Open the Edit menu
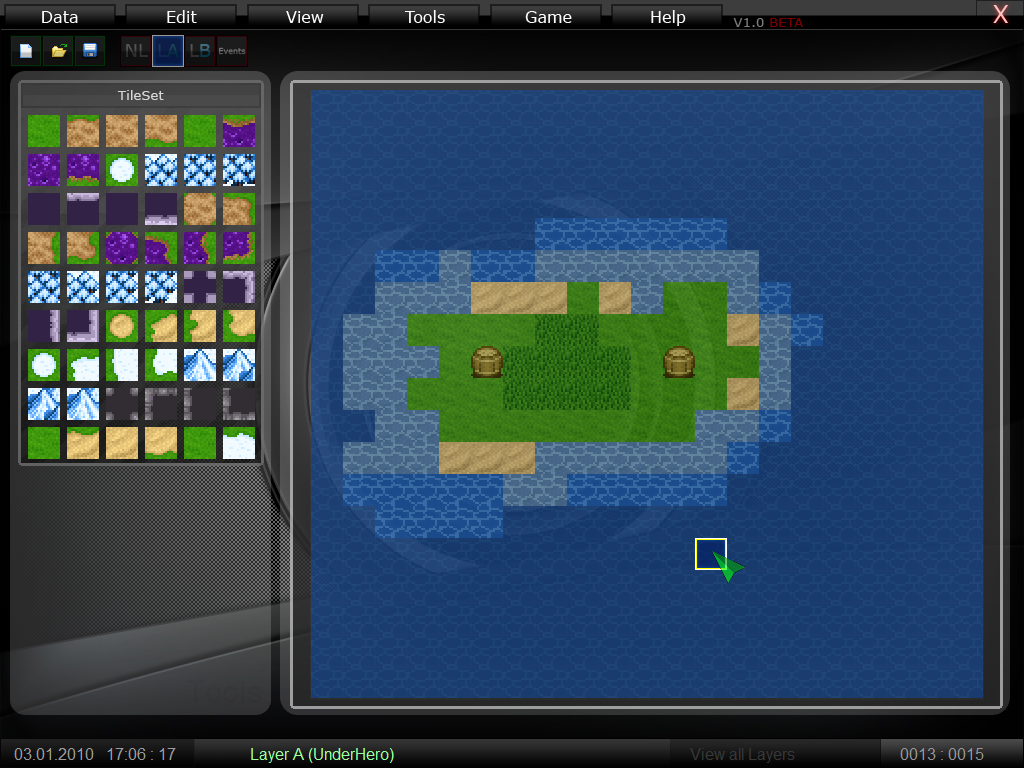The image size is (1024, 768). 181,17
